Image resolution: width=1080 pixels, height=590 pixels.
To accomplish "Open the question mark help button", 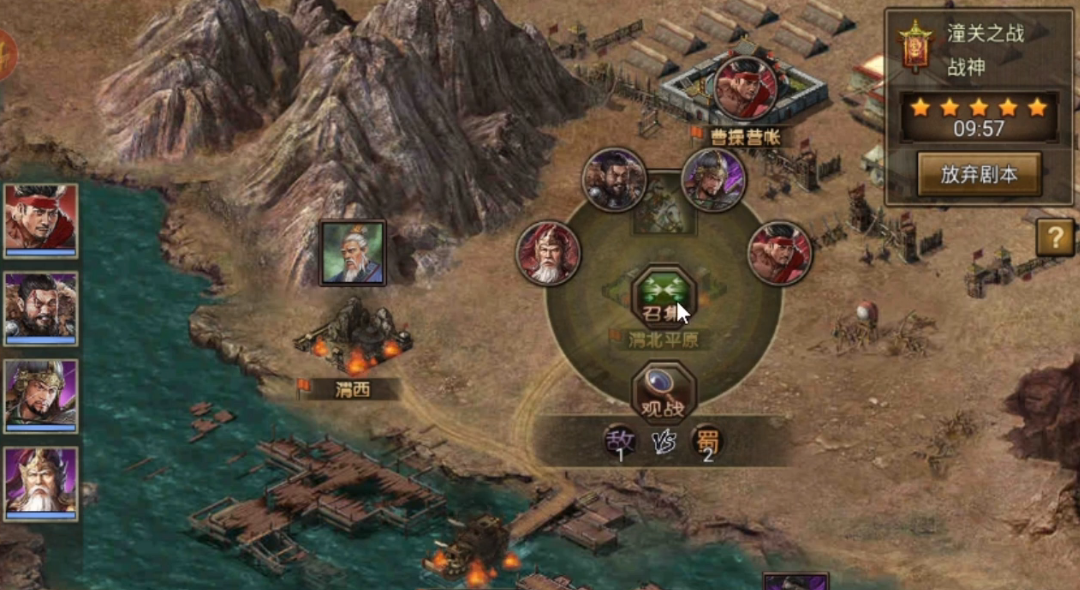I will click(x=1055, y=237).
